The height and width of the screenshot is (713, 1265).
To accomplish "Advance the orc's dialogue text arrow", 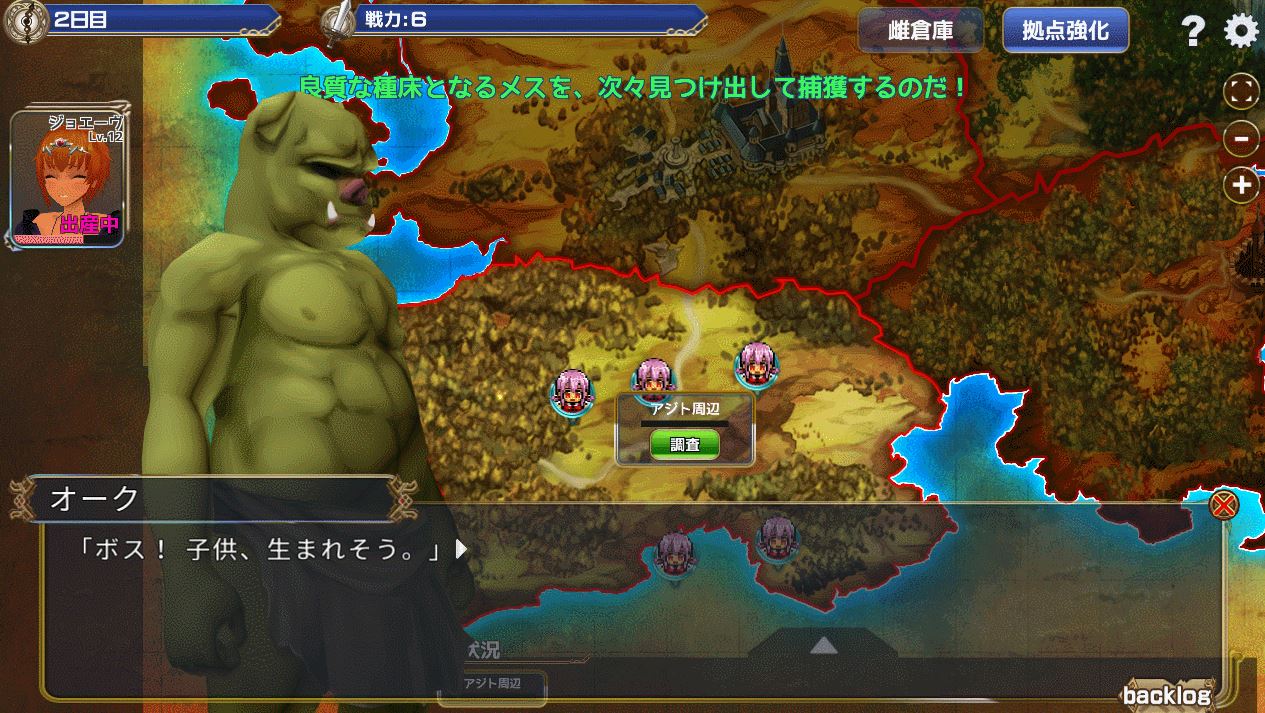I will pyautogui.click(x=461, y=549).
